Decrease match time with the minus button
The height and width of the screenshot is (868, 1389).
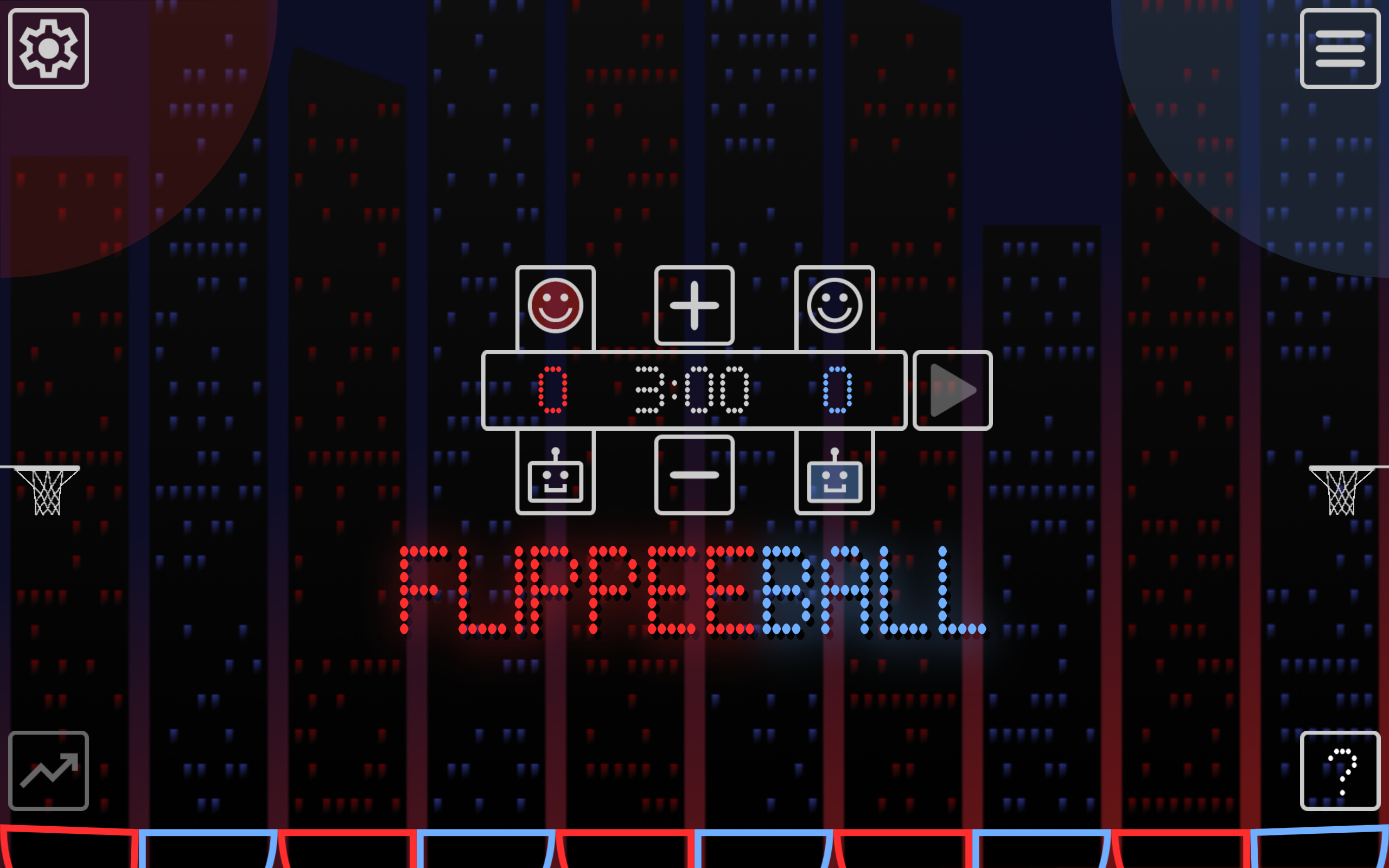coord(694,475)
